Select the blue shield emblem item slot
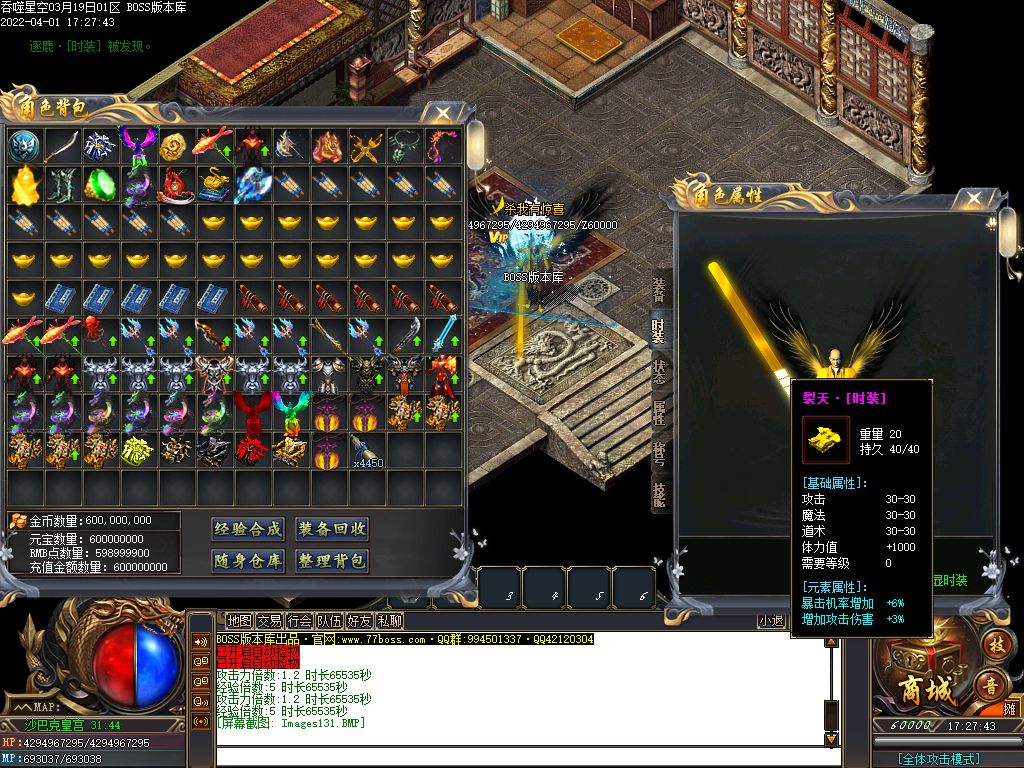The height and width of the screenshot is (768, 1024). (24, 146)
